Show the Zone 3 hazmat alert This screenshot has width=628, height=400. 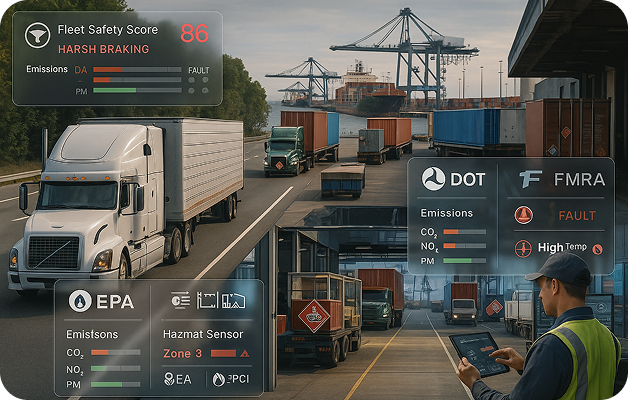coord(183,353)
